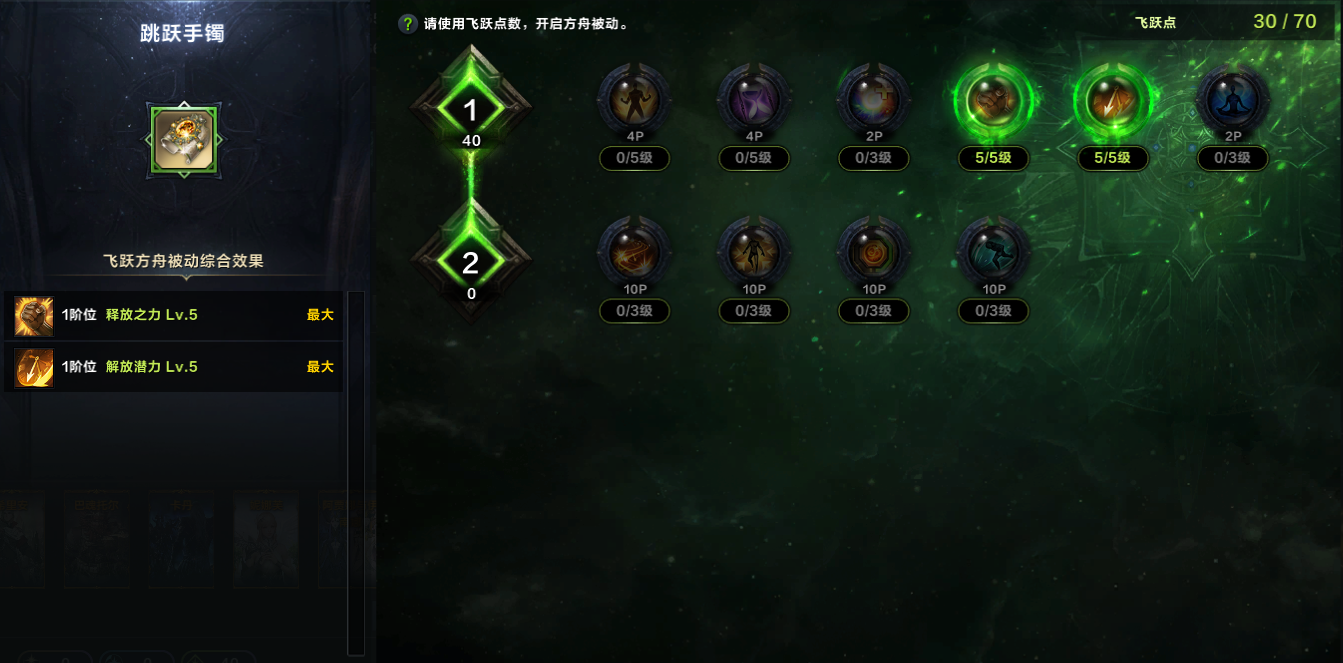Choose the purple hourglass passive node
Screen dimensions: 1343x663
(x=754, y=100)
